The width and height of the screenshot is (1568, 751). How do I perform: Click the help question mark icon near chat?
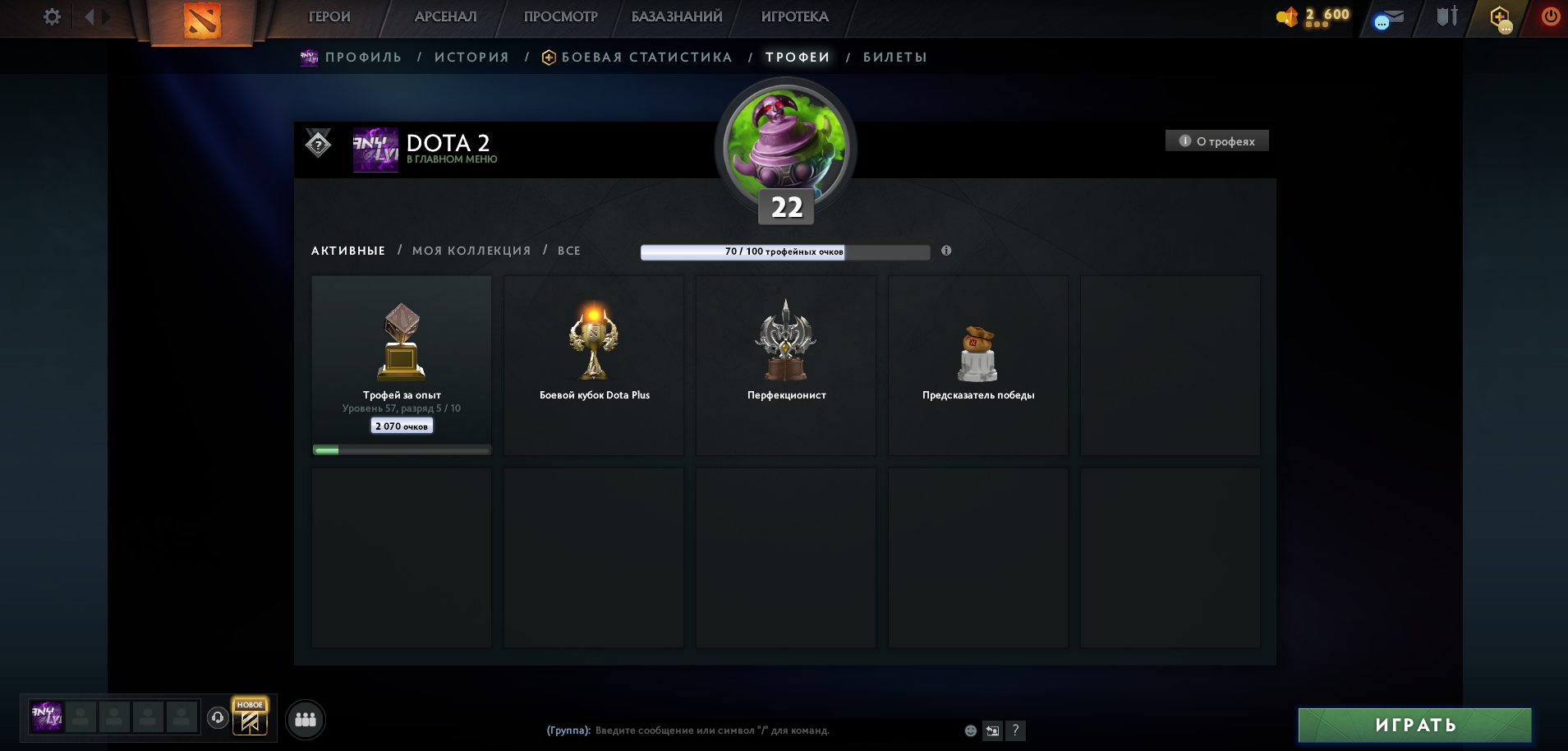pos(1016,730)
